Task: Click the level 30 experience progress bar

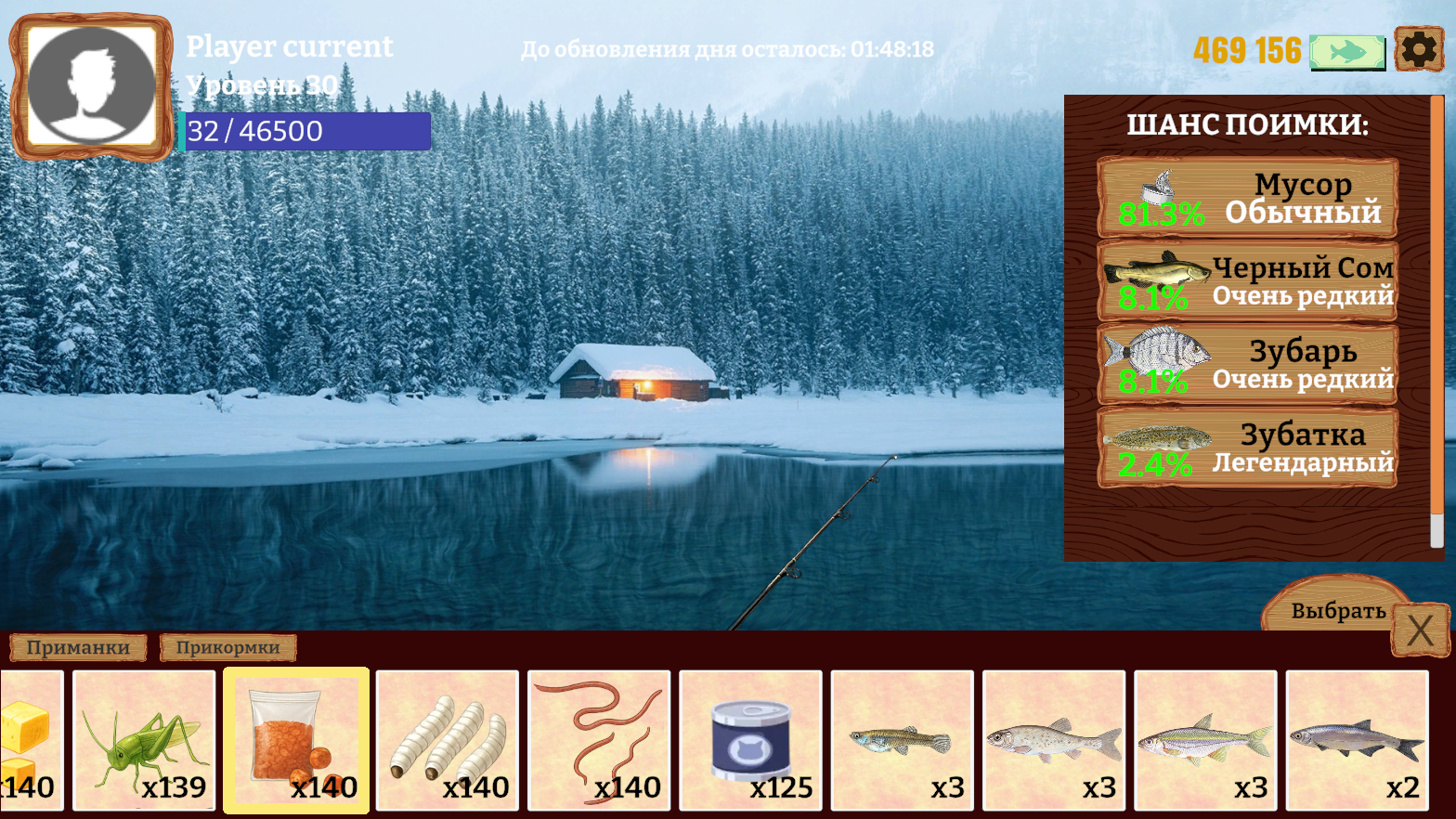Action: point(306,131)
